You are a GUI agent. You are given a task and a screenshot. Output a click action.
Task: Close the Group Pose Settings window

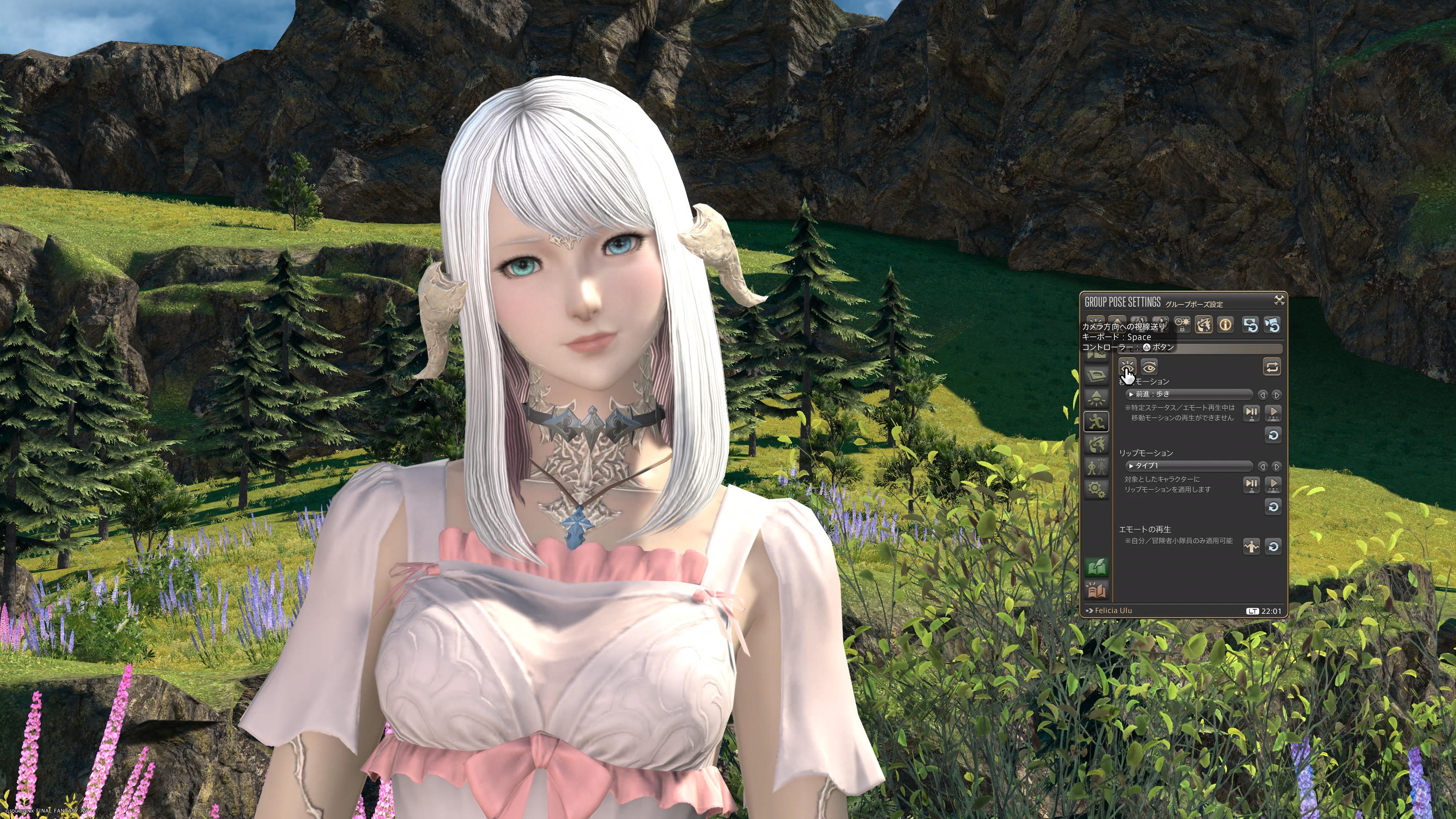tap(1279, 300)
